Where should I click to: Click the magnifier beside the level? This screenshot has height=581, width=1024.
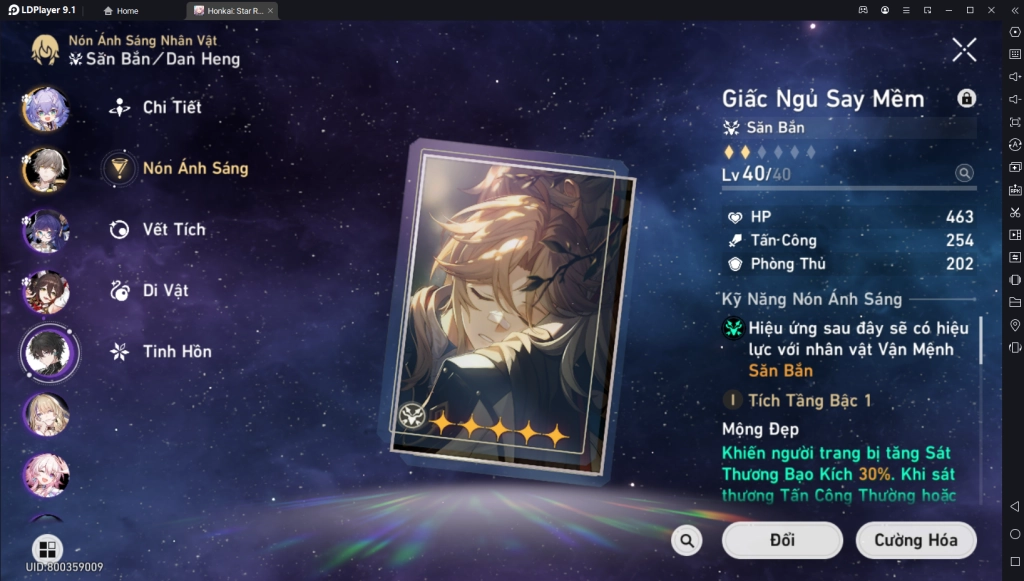pyautogui.click(x=964, y=173)
